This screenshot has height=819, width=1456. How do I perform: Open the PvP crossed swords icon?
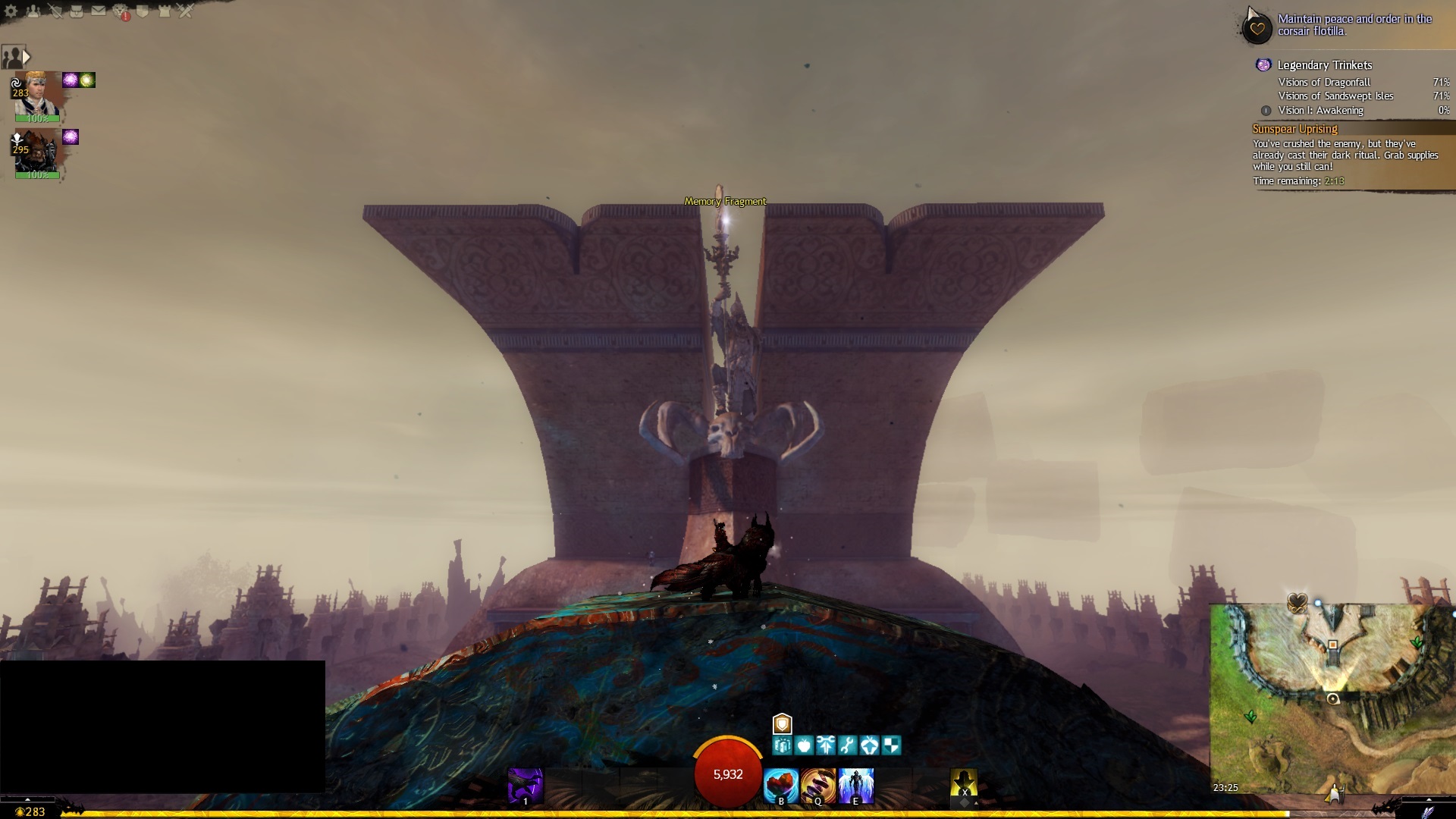pos(186,11)
